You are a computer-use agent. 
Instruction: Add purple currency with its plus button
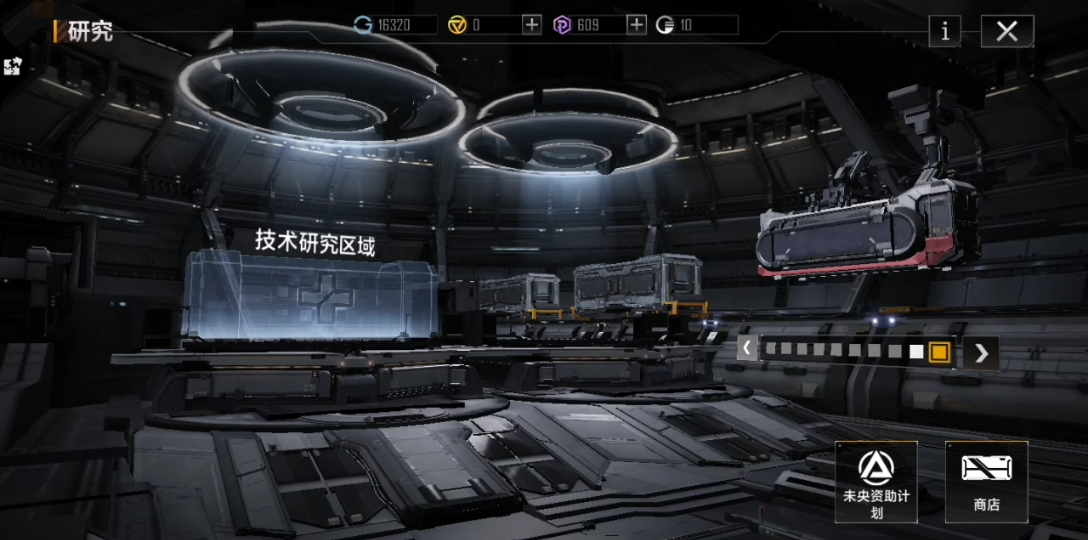click(x=636, y=25)
